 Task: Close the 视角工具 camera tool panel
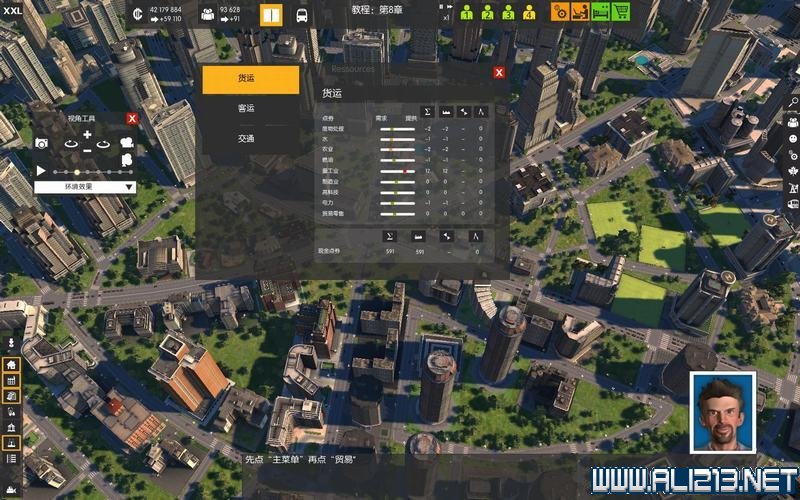(132, 118)
